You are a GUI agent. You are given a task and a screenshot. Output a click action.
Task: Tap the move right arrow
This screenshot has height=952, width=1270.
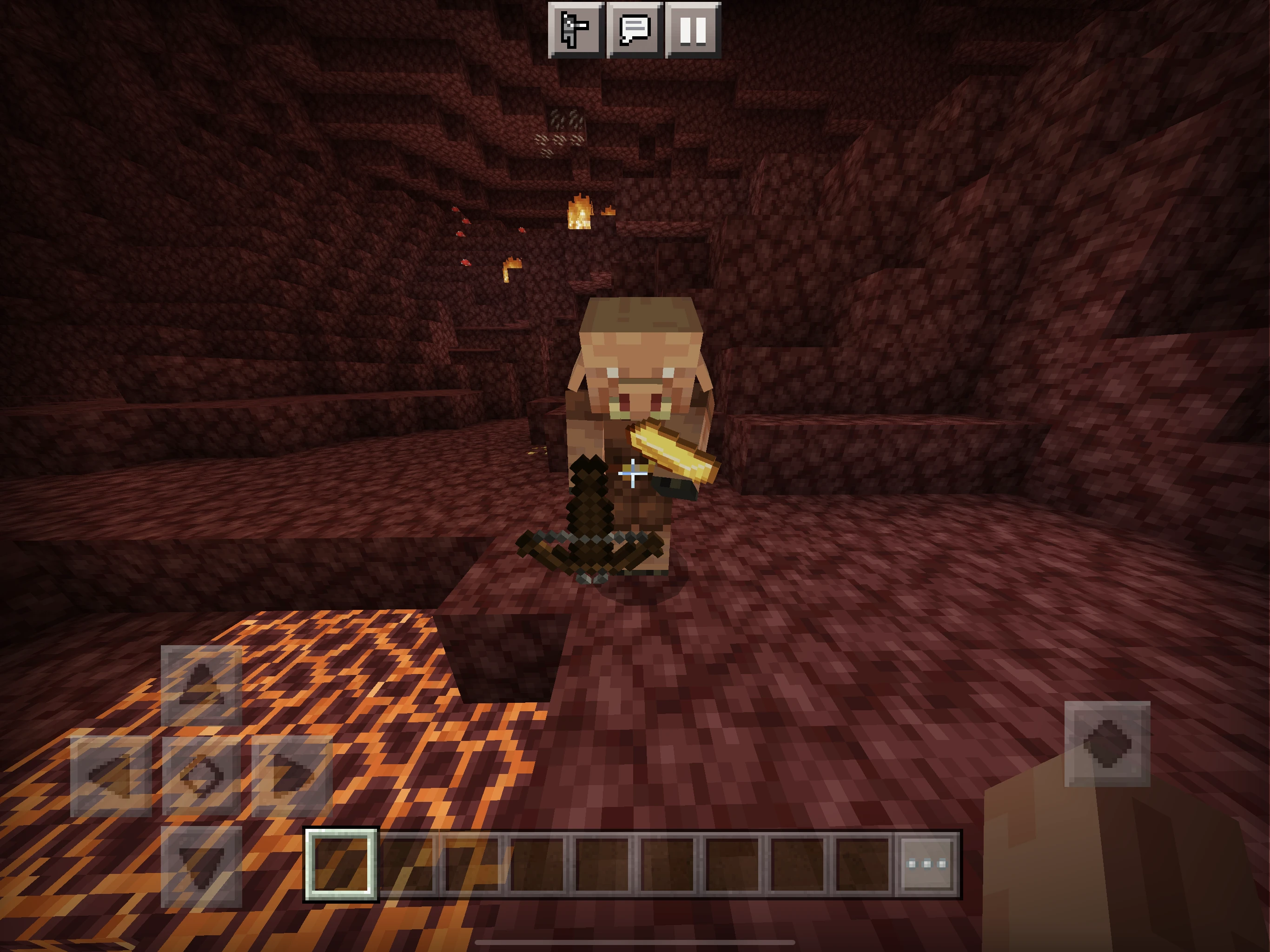(x=291, y=776)
